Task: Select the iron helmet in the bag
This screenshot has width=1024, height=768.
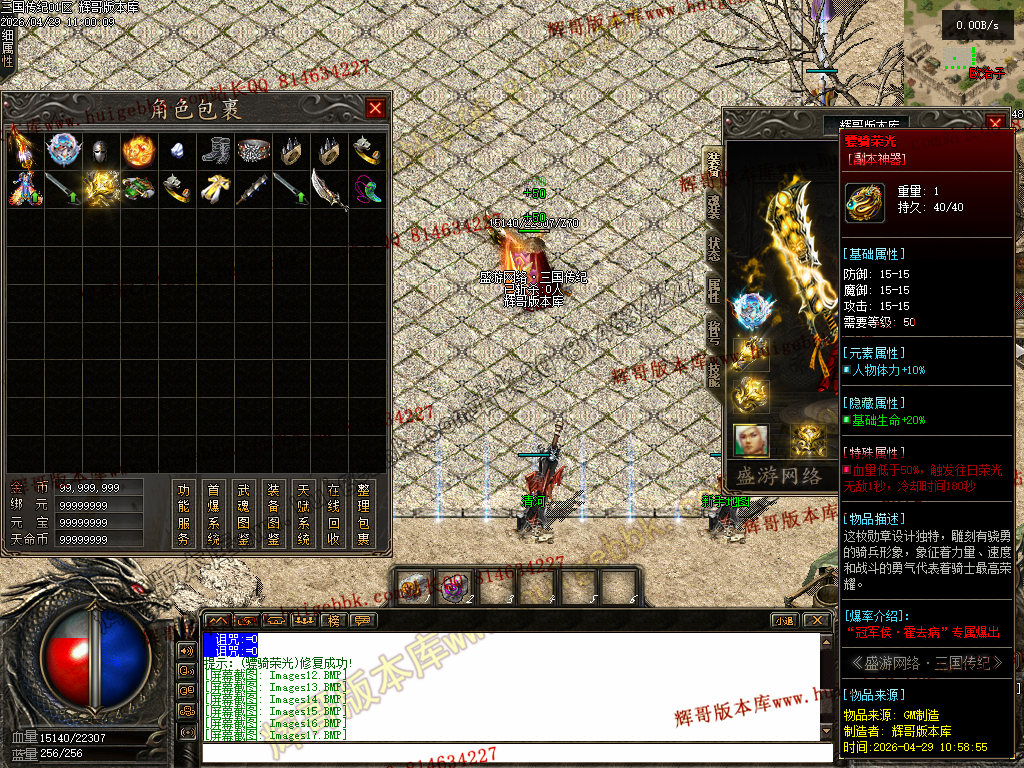Action: coord(100,152)
